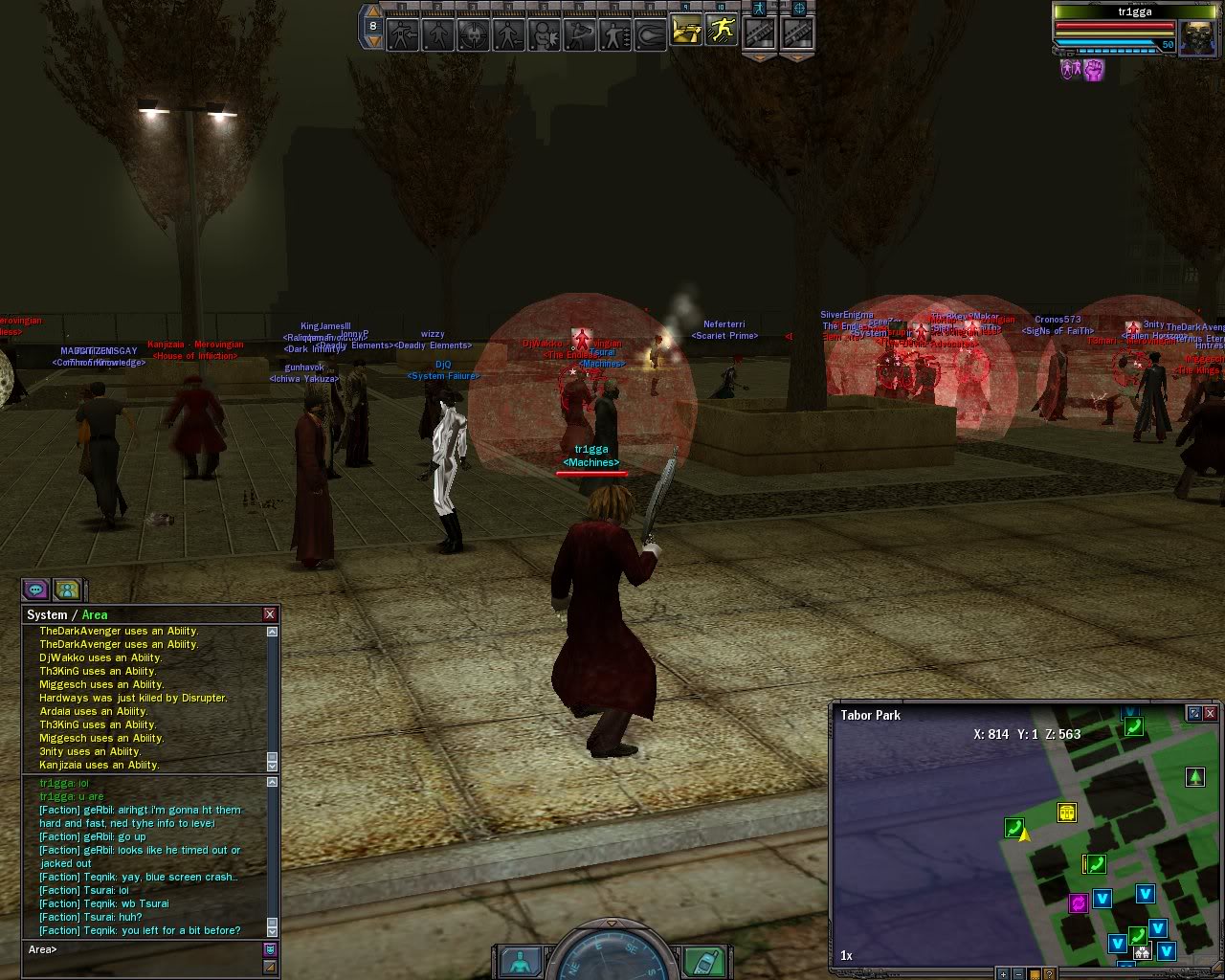This screenshot has width=1225, height=980.
Task: Close the Tabor Park map window
Action: coord(1211,714)
